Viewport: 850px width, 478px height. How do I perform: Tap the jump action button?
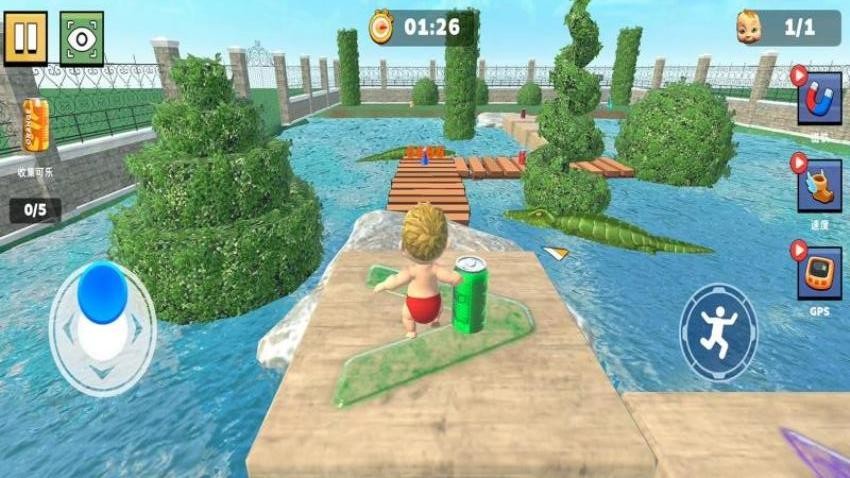click(718, 332)
